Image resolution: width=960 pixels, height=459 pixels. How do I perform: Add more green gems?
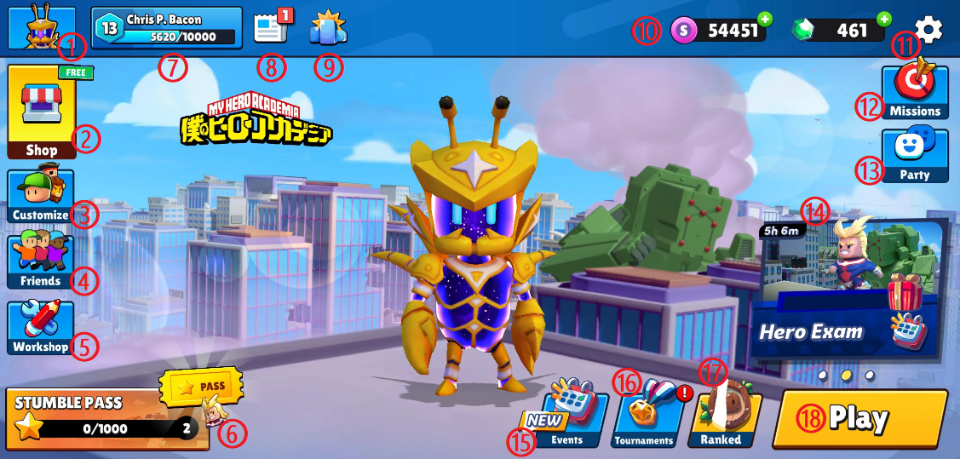tap(883, 19)
